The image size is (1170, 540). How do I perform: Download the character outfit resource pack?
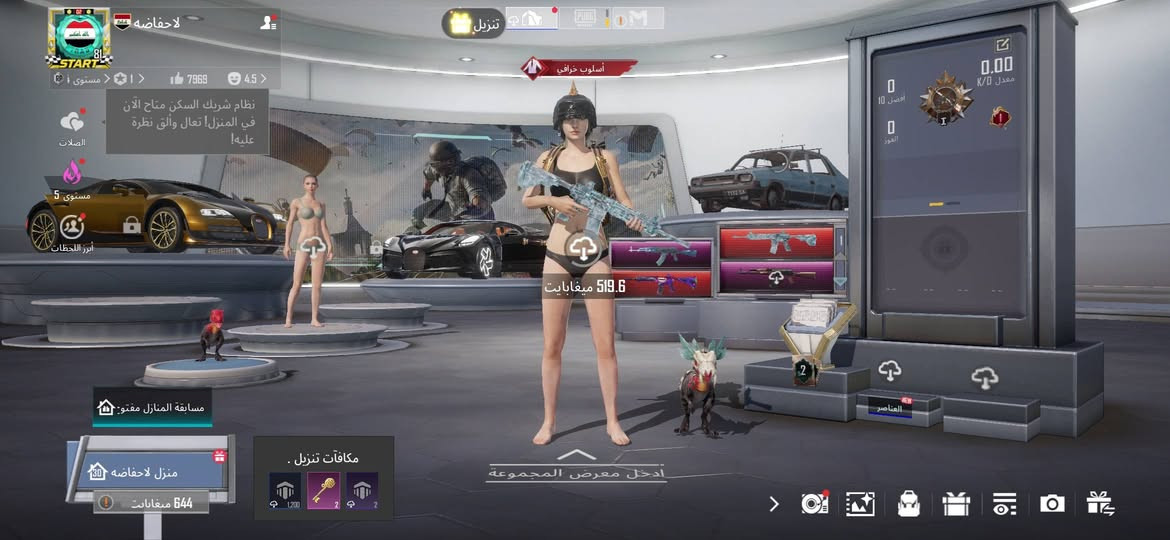tap(583, 249)
